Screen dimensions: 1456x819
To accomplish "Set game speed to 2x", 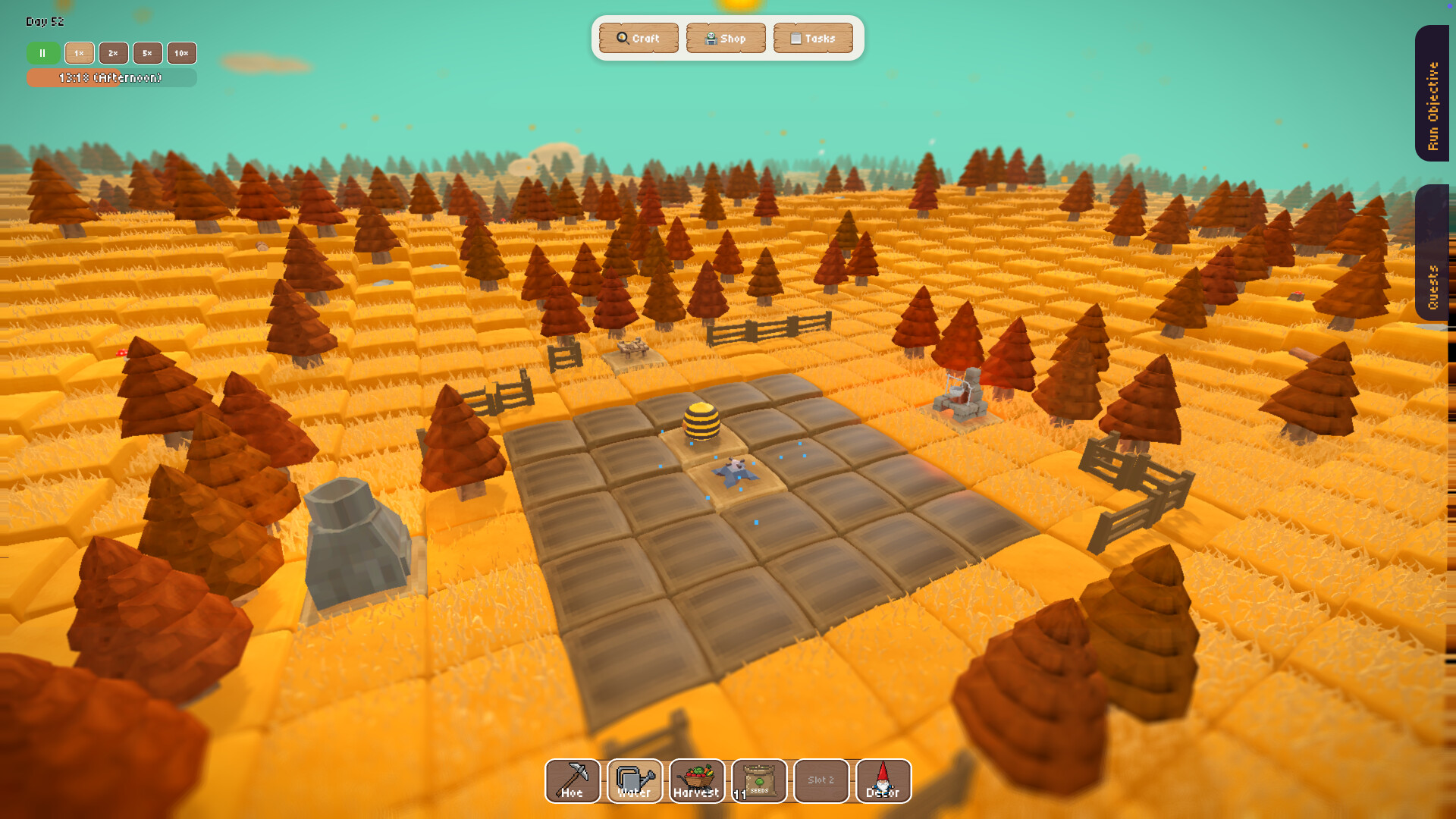I will point(113,53).
